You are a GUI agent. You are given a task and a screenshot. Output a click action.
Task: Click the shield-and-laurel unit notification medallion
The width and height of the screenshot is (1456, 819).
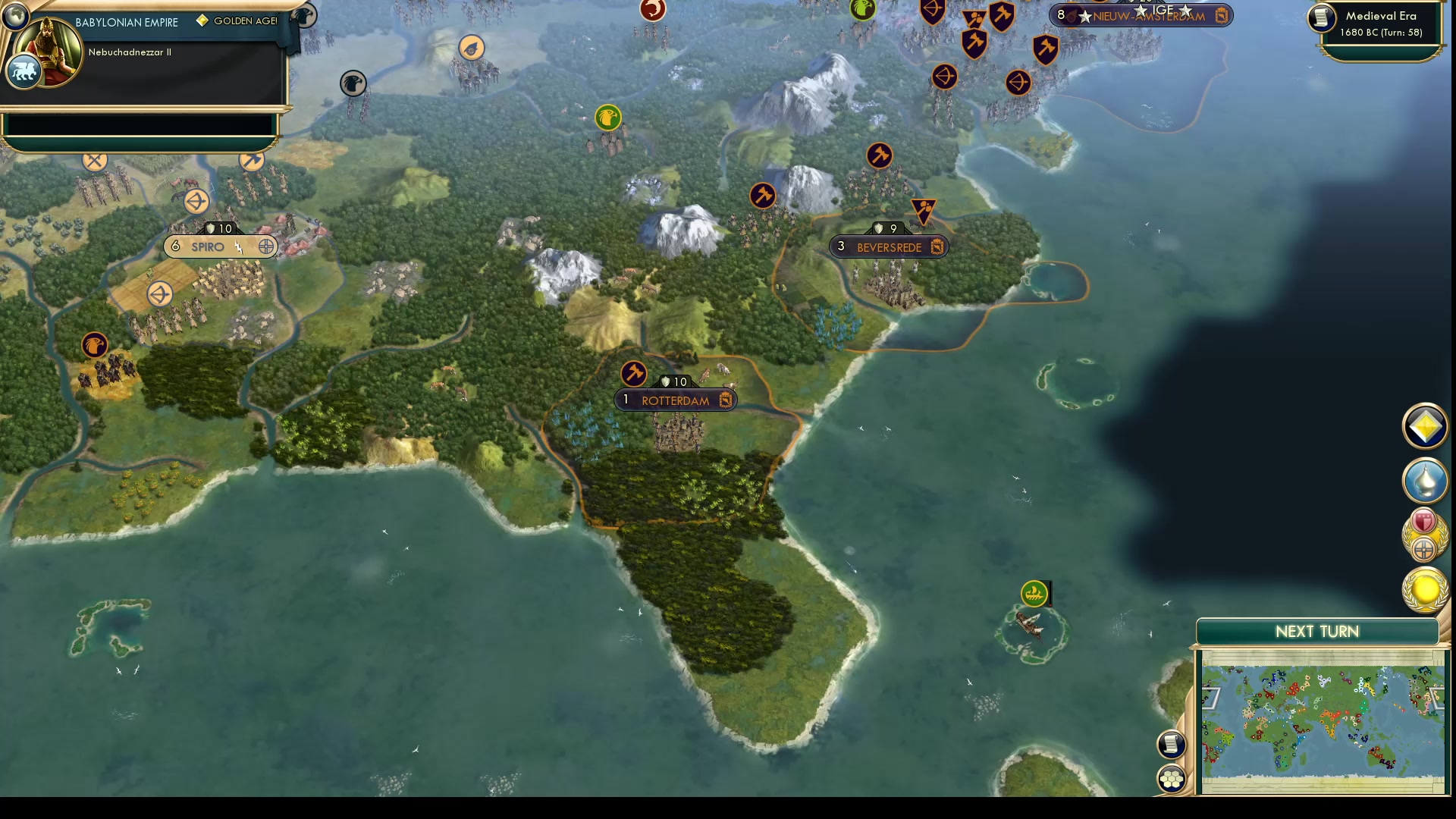click(x=1424, y=535)
